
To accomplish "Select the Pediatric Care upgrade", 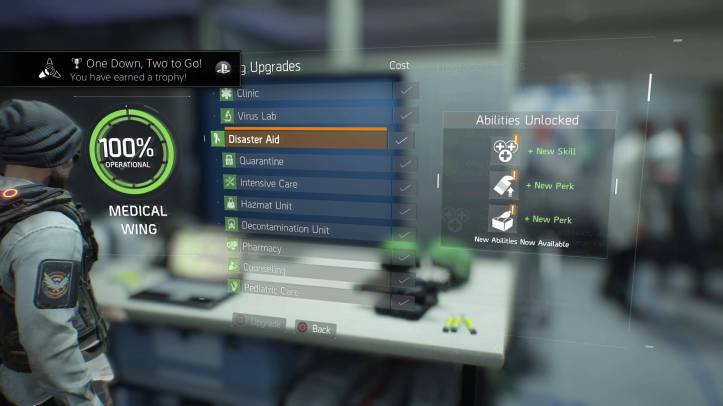I will (302, 290).
